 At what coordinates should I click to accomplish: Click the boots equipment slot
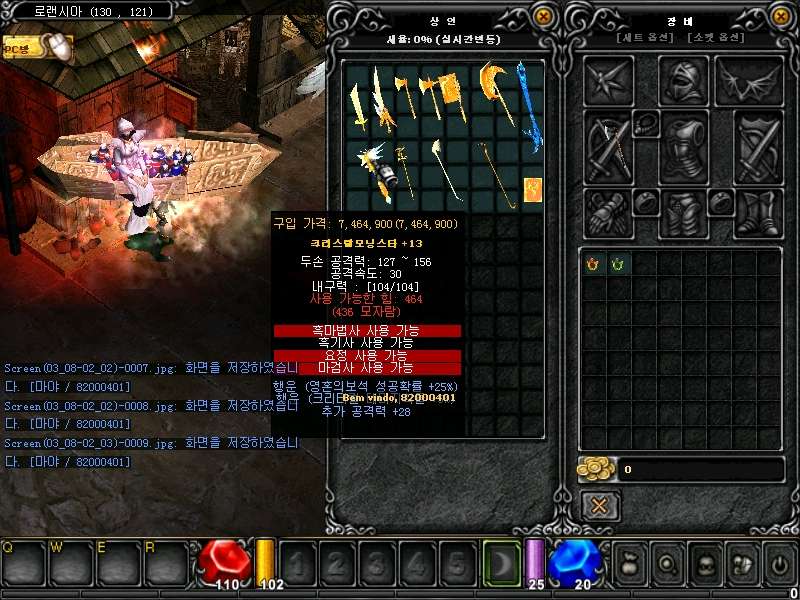[x=758, y=212]
